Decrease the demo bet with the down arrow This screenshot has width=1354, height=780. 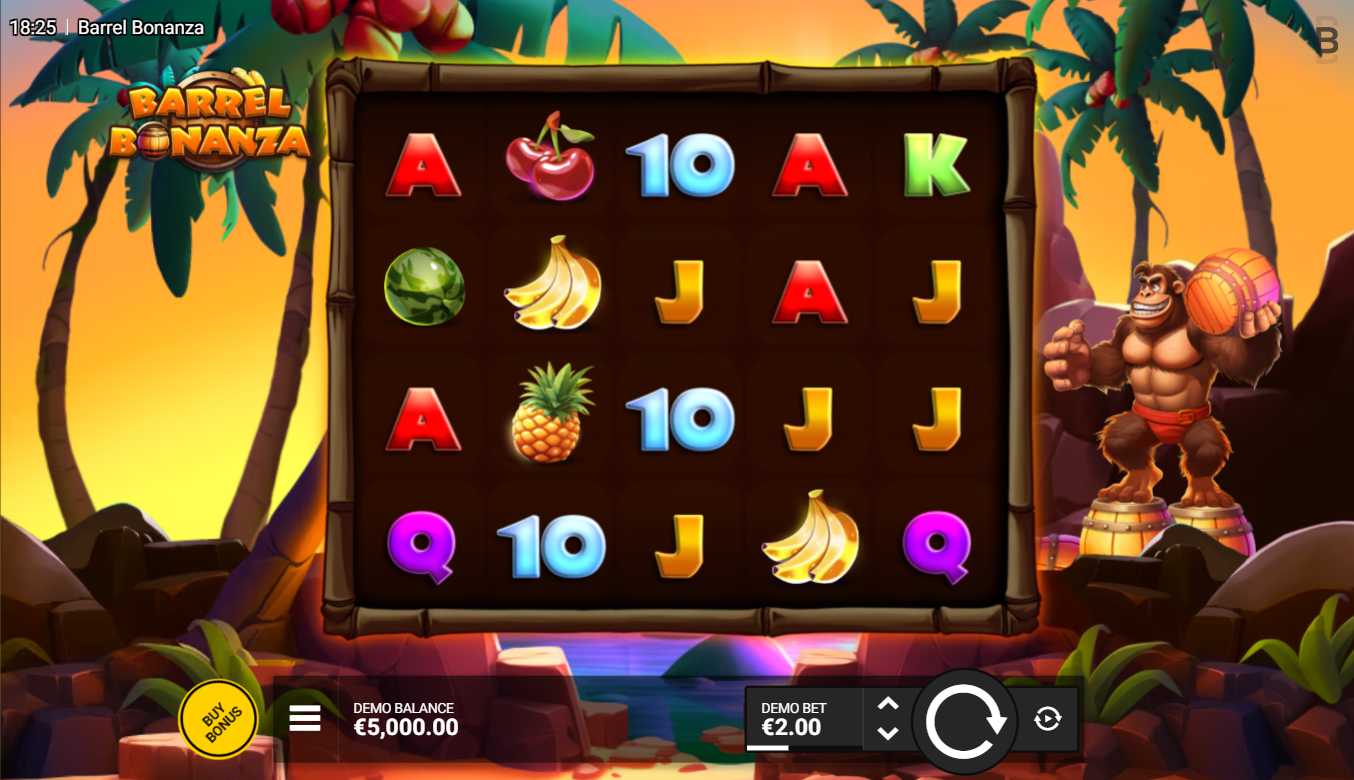887,733
